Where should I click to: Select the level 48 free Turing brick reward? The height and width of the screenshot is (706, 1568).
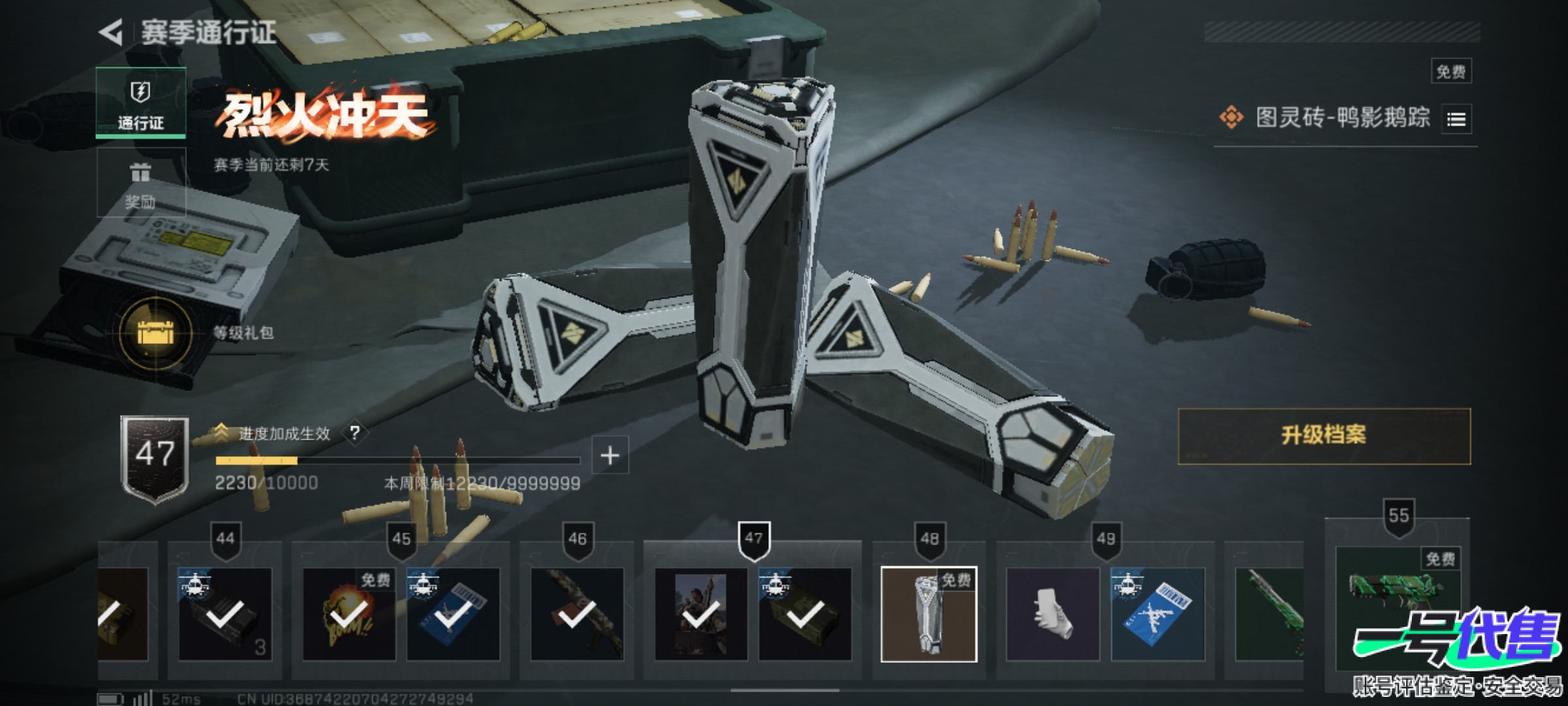tap(928, 614)
